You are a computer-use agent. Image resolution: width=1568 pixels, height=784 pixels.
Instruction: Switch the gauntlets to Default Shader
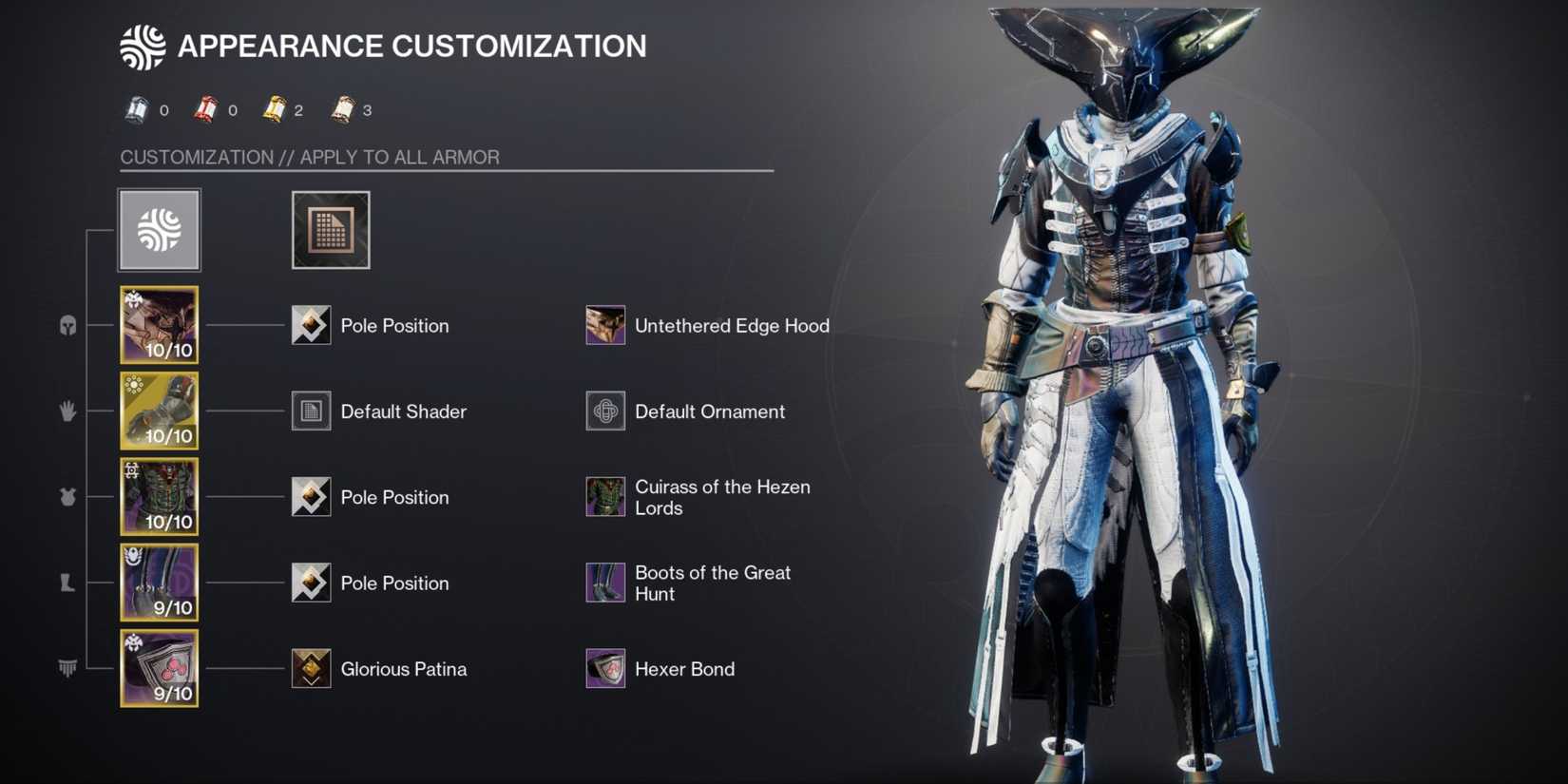pos(310,411)
